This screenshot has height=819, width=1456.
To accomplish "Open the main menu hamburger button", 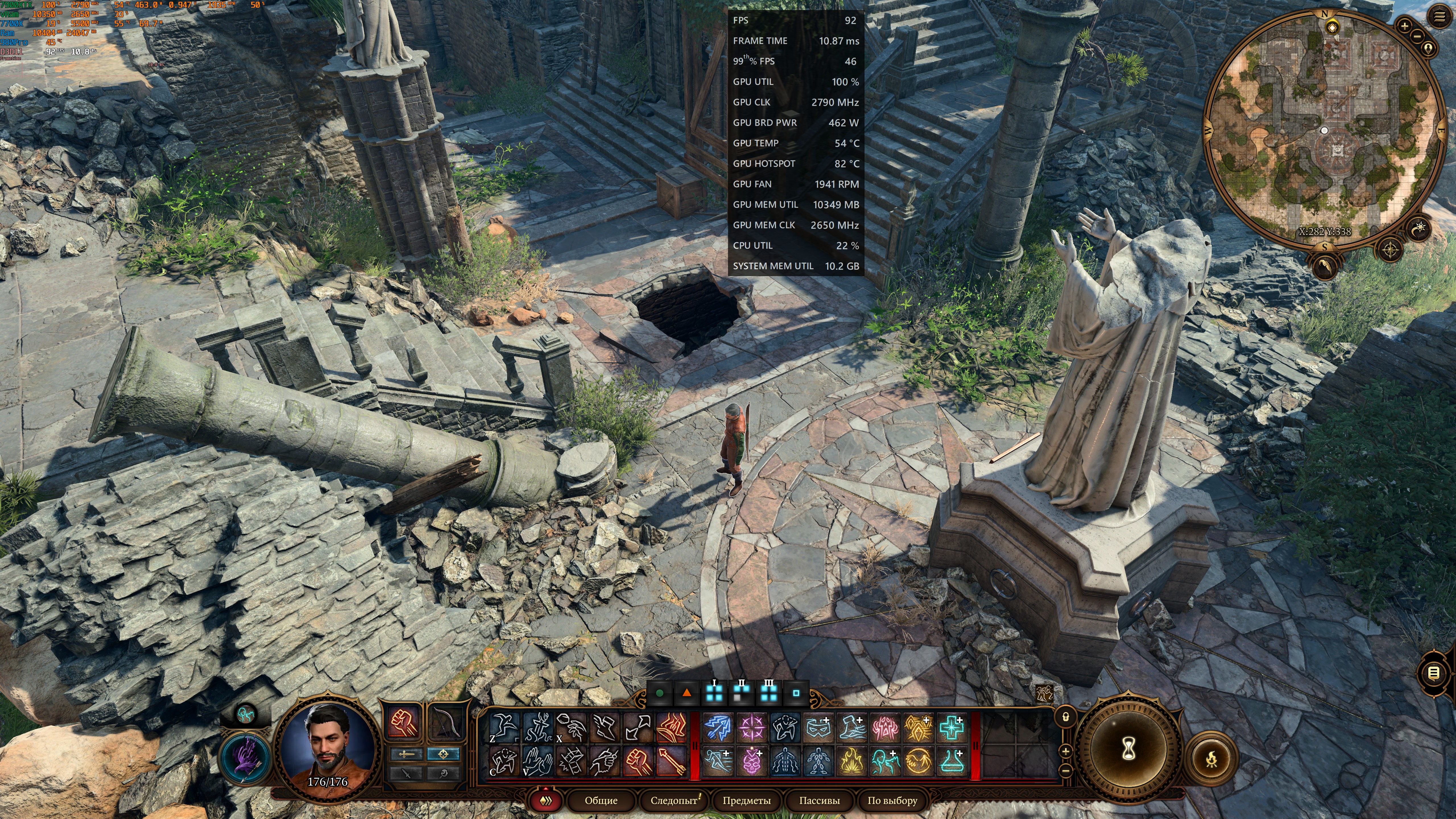I will (x=1440, y=17).
